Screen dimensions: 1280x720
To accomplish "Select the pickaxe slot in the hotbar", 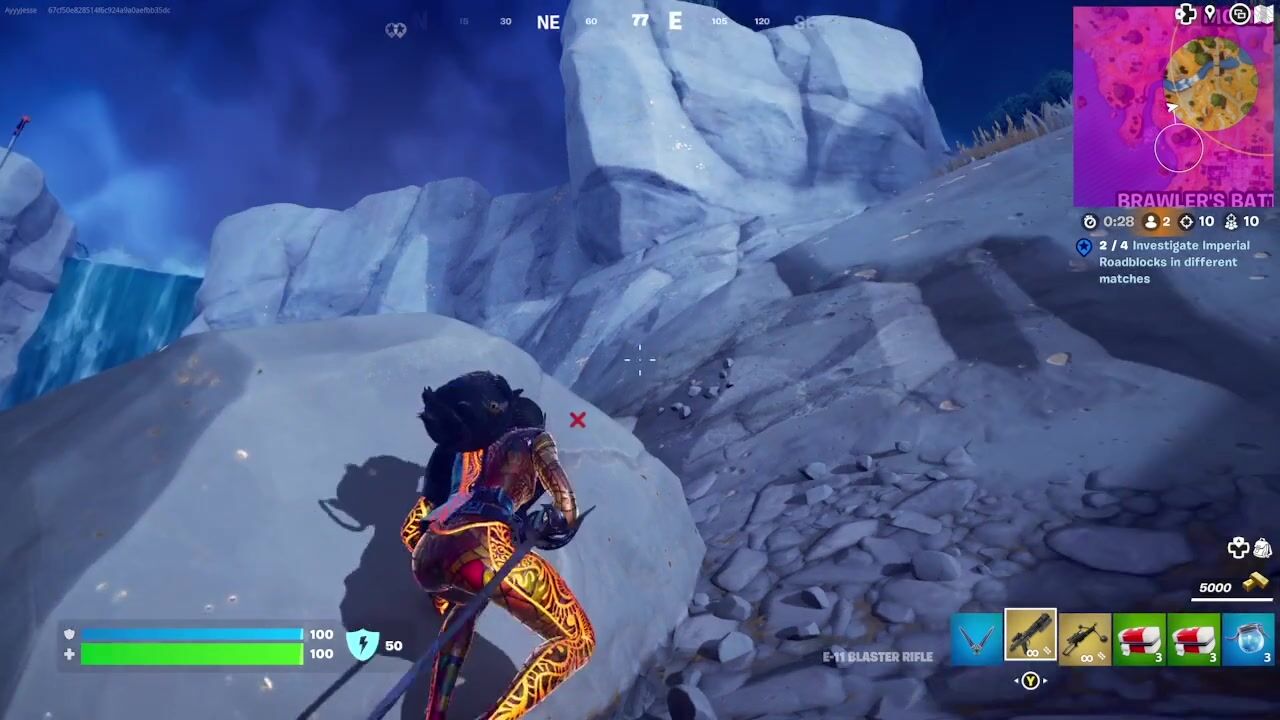I will [976, 640].
